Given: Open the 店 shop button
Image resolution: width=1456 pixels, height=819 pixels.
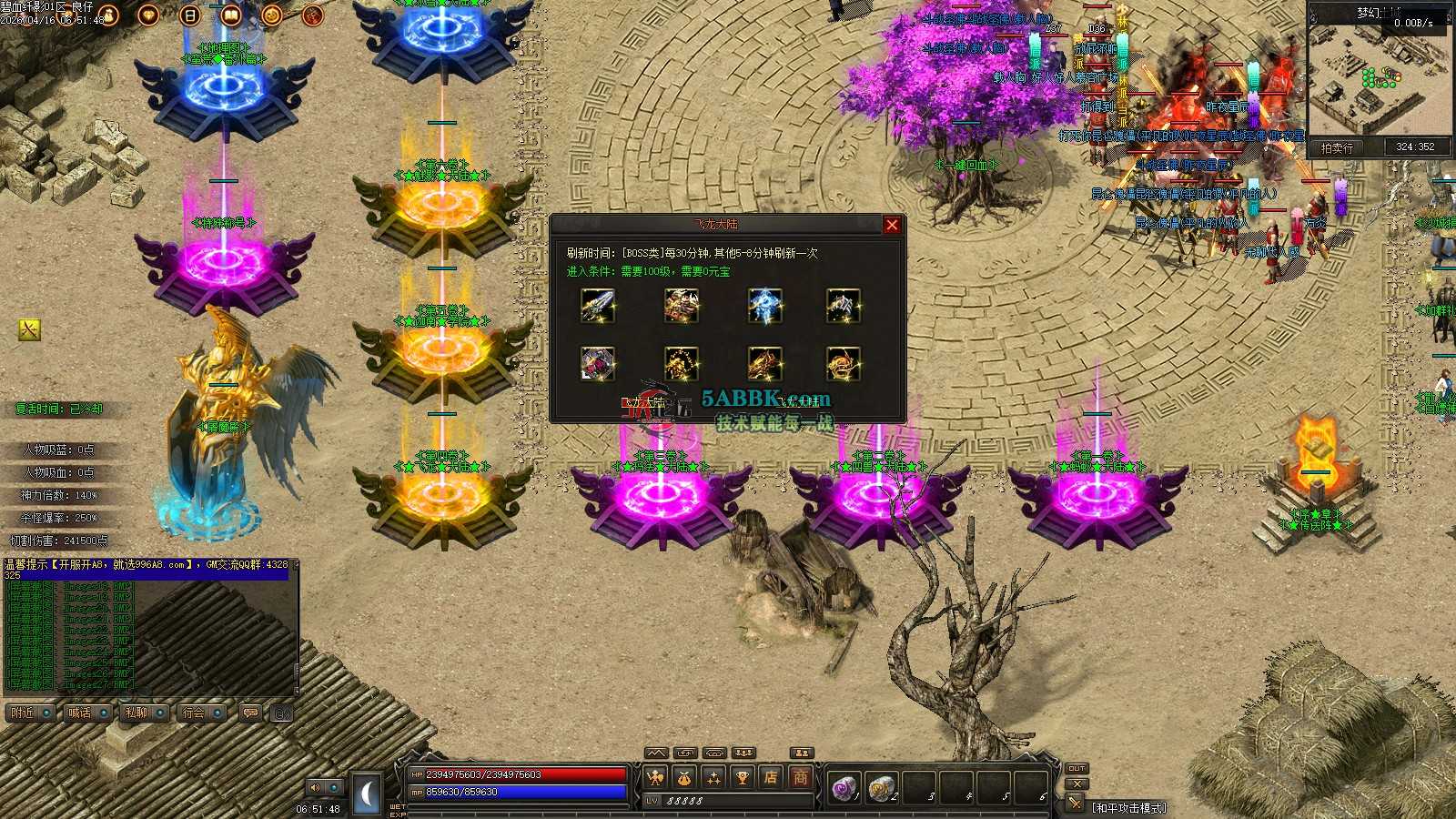Looking at the screenshot, I should coord(771,777).
